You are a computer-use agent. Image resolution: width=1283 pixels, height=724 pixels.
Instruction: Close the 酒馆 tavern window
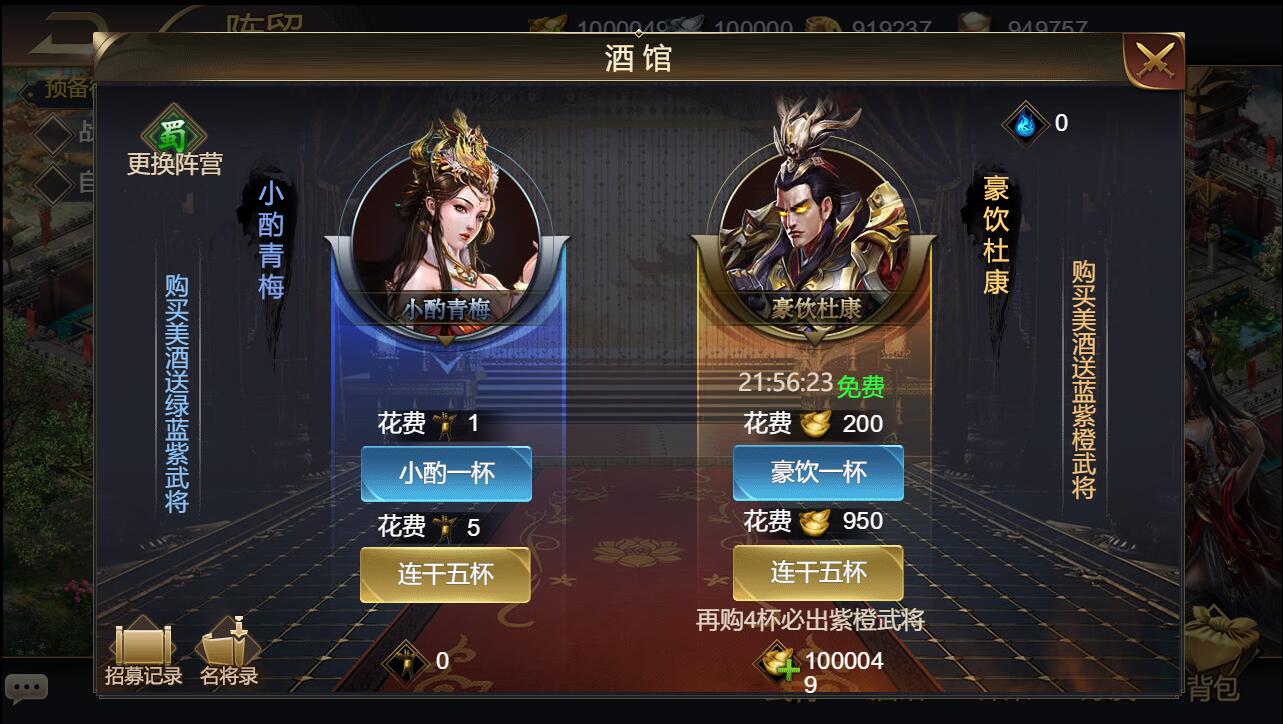[x=1156, y=58]
